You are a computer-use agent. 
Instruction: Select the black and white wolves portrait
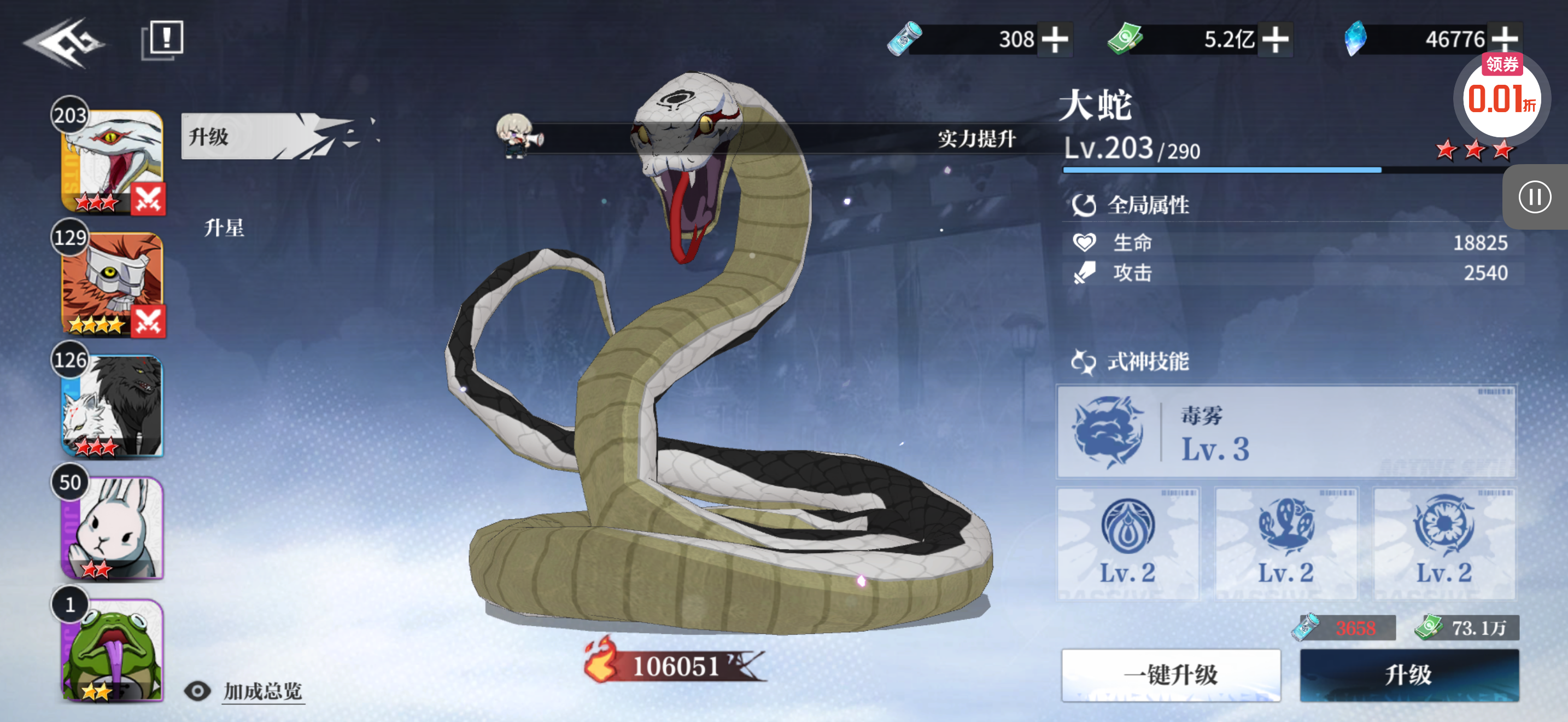[112, 405]
